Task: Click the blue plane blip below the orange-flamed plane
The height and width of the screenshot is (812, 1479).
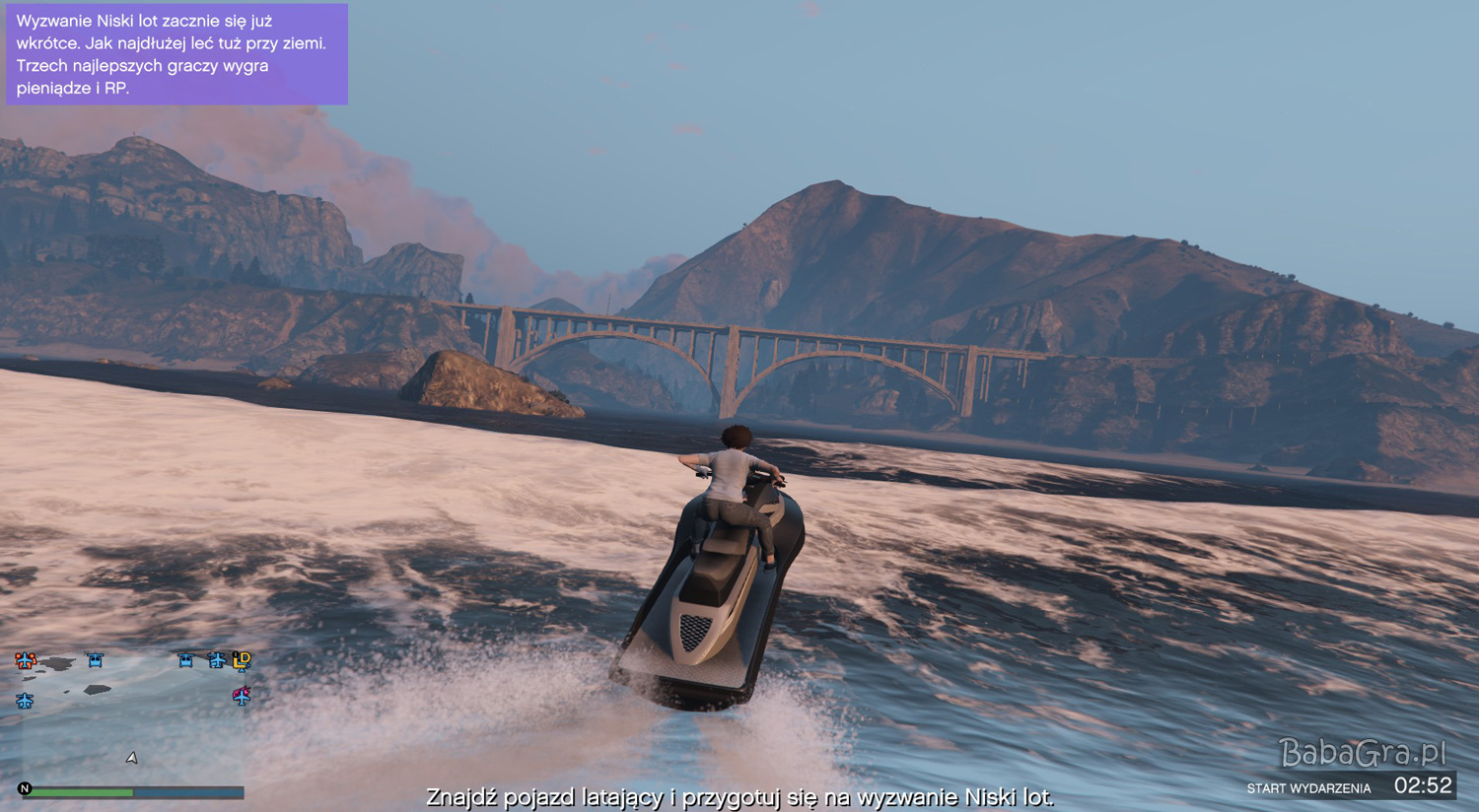Action: coord(25,701)
